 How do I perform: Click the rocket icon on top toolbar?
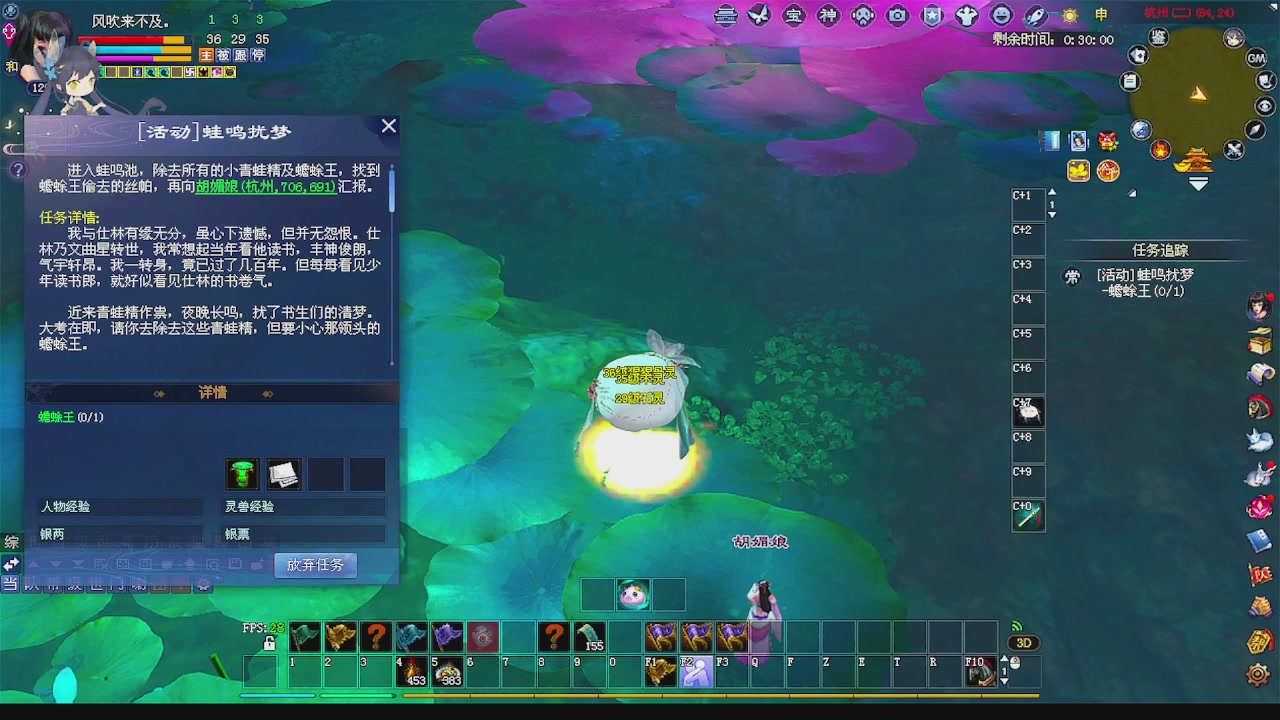pyautogui.click(x=1034, y=16)
